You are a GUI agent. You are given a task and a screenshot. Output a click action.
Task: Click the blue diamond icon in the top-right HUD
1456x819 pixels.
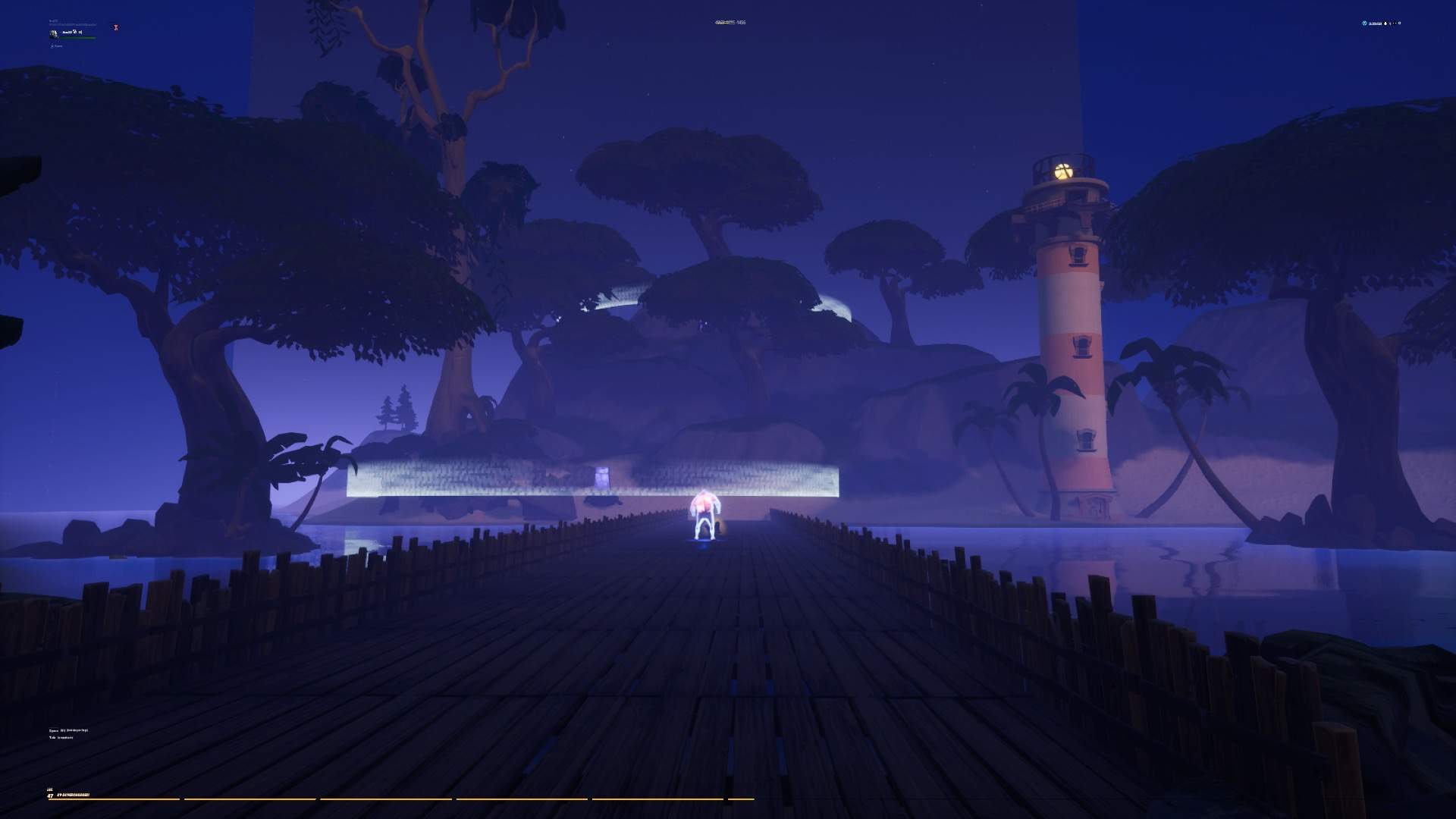(1364, 23)
